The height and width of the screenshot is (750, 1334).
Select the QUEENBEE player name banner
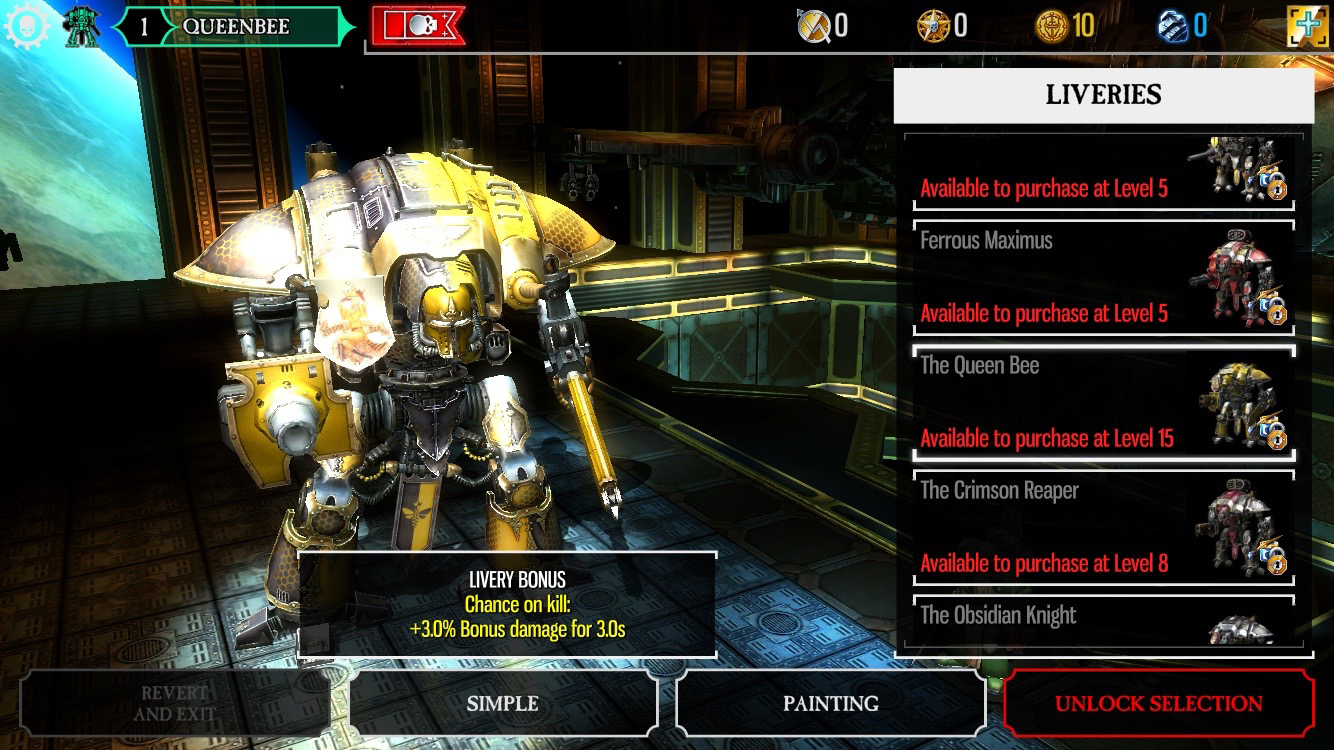pyautogui.click(x=235, y=26)
